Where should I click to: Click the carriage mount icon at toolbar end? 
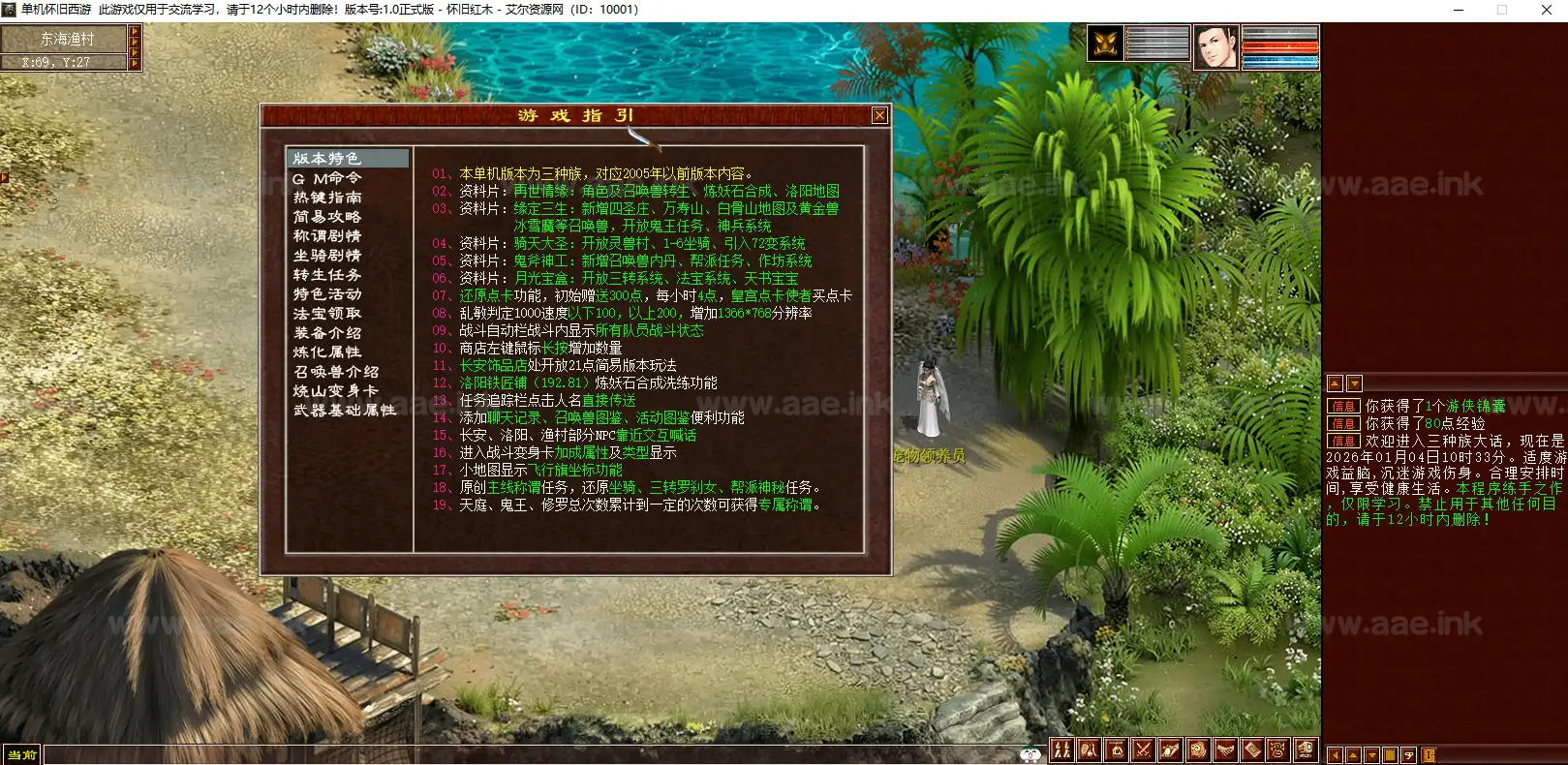pos(1307,750)
